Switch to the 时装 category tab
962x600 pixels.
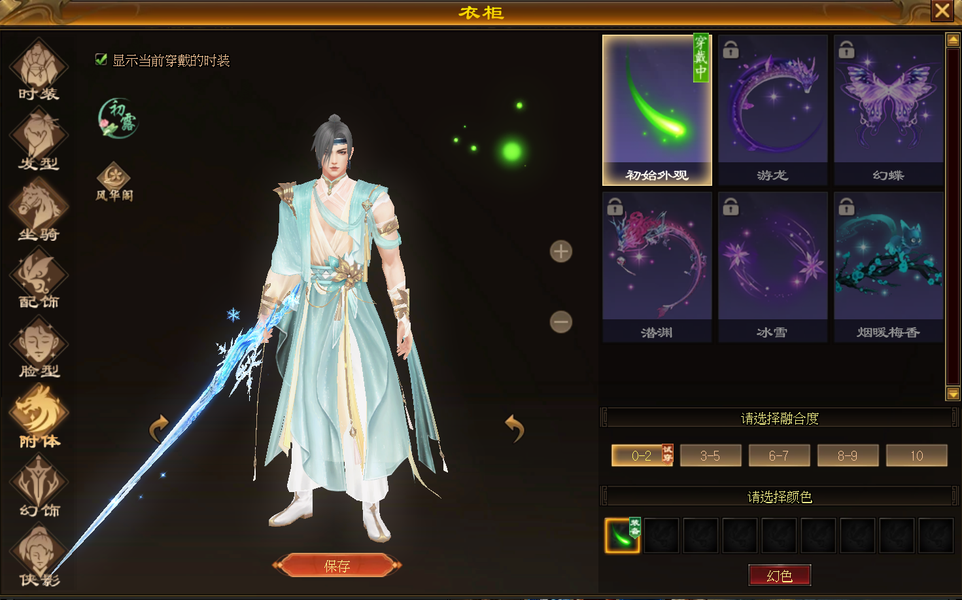[39, 71]
